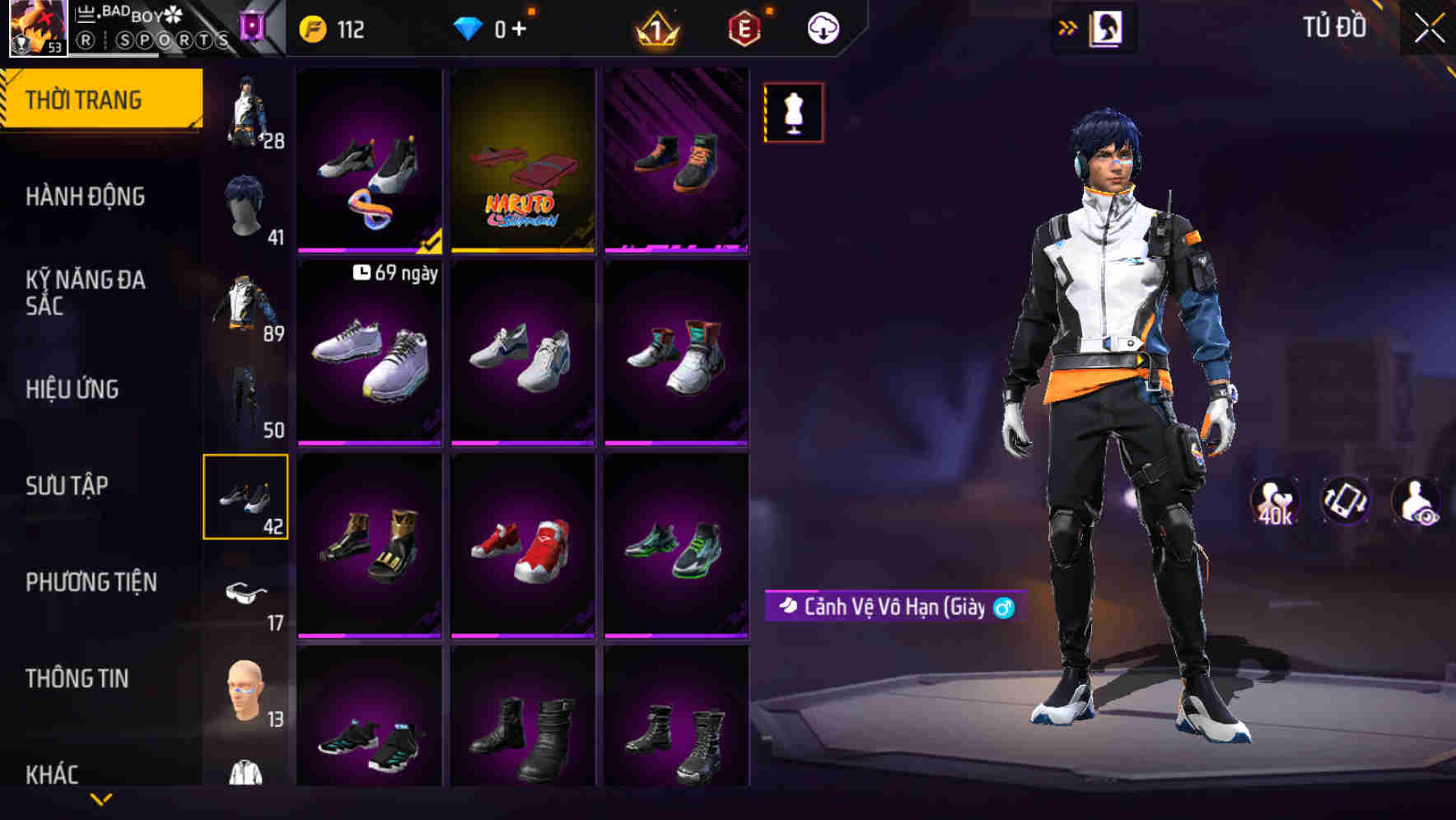
Task: Switch to the SƯU TẬP menu entry
Action: point(66,486)
